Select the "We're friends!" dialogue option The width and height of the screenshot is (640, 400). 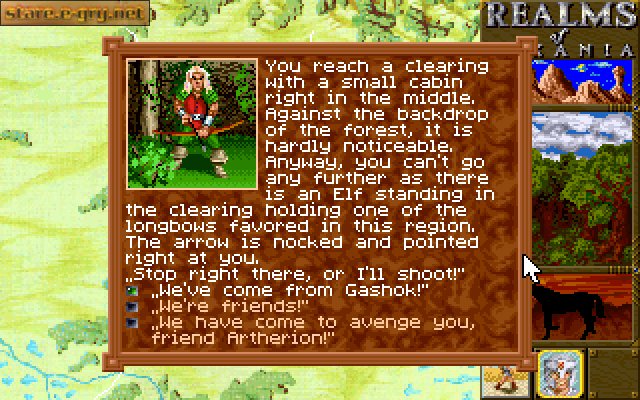(230, 306)
